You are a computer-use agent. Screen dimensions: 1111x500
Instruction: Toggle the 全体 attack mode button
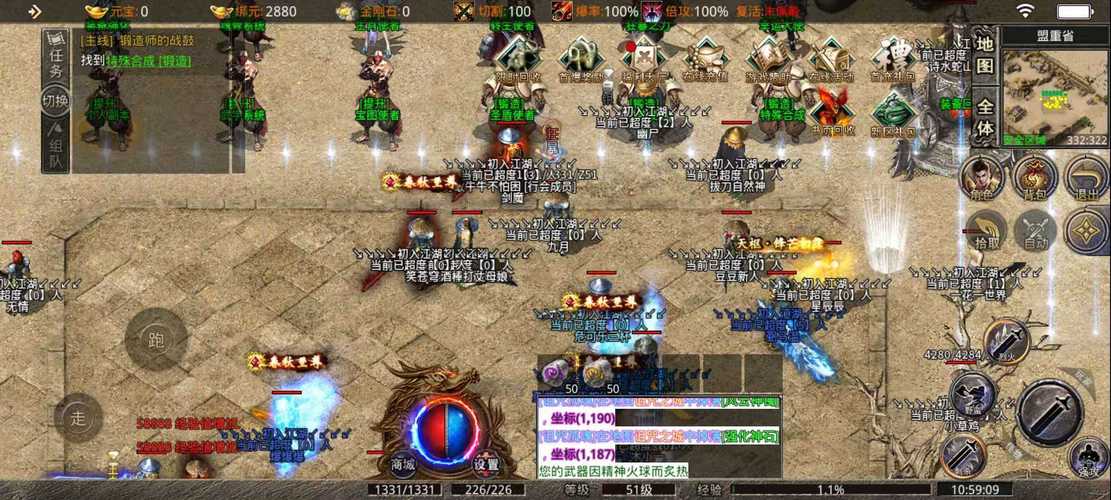pyautogui.click(x=985, y=118)
